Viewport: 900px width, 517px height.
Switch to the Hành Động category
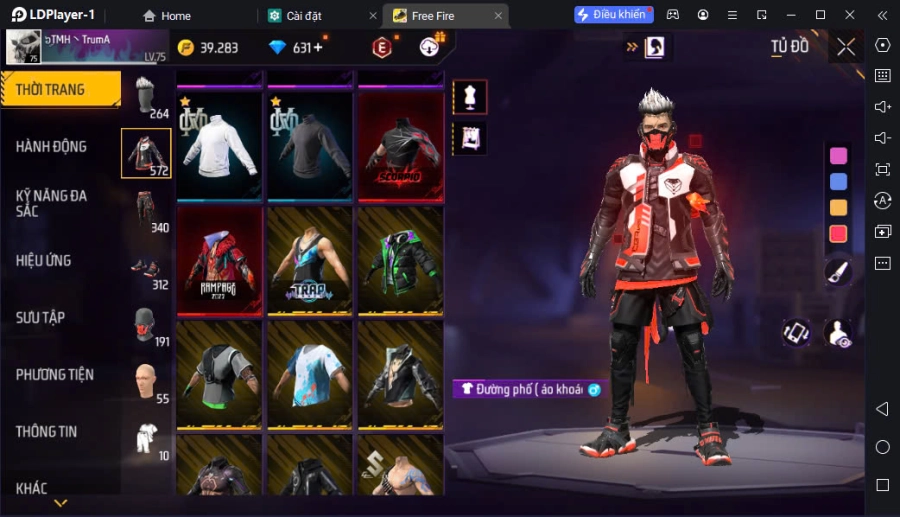pos(52,147)
